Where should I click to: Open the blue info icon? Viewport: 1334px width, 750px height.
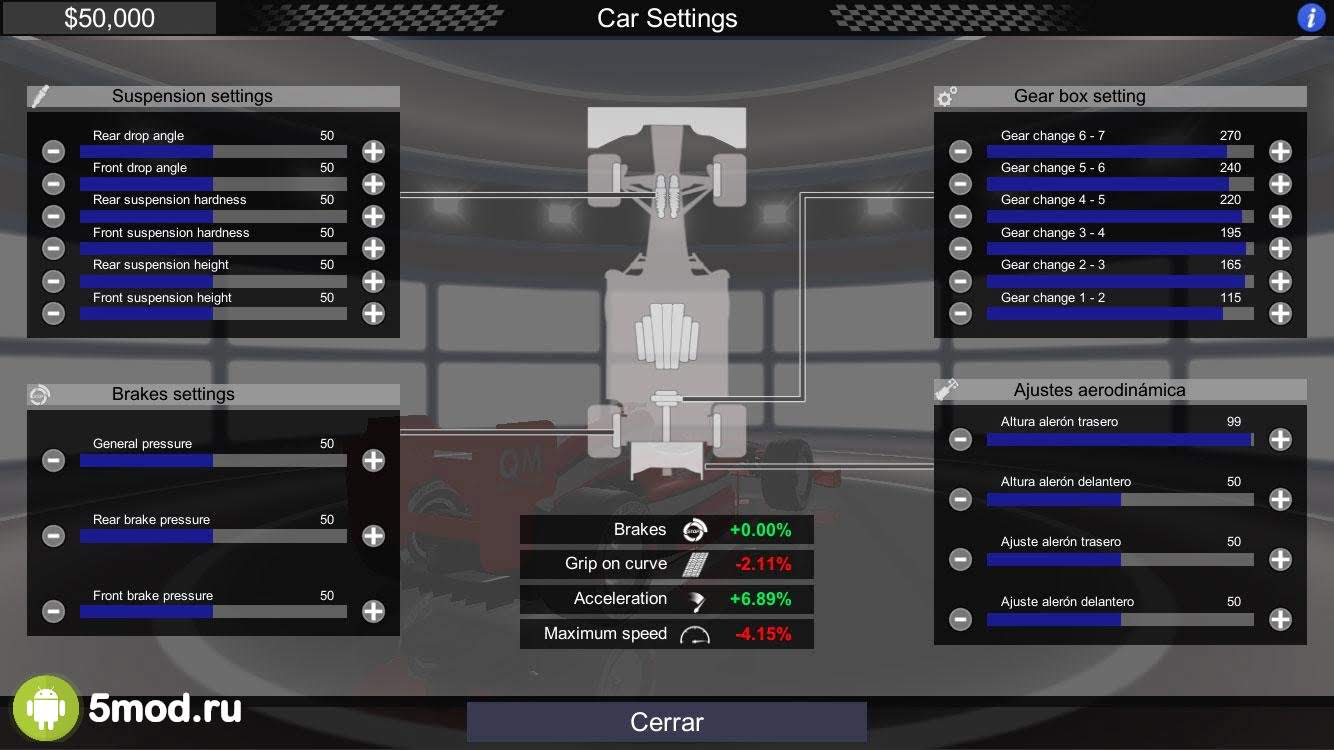click(x=1310, y=18)
